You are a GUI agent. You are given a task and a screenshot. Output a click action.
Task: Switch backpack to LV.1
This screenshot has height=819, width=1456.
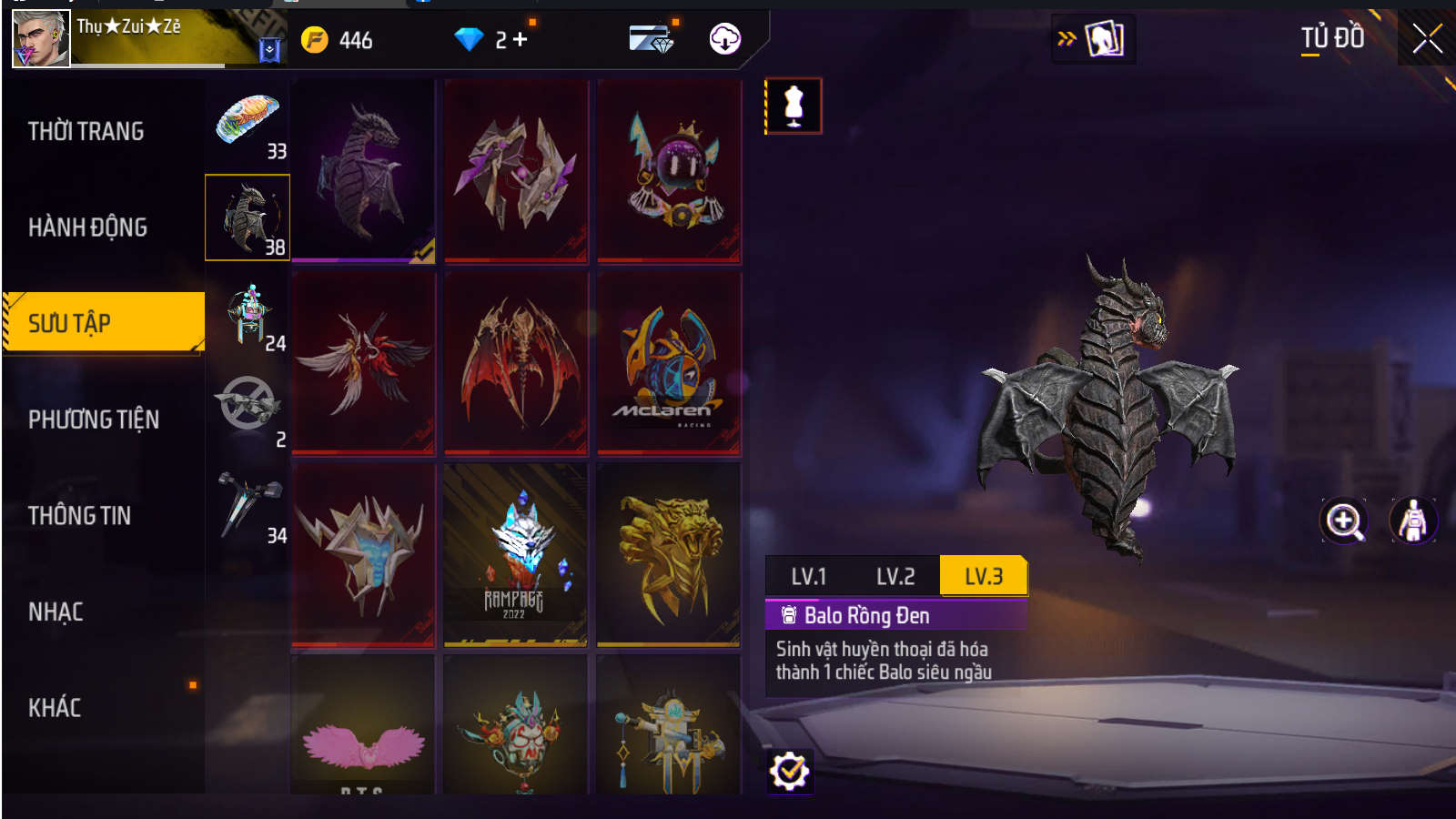(808, 576)
